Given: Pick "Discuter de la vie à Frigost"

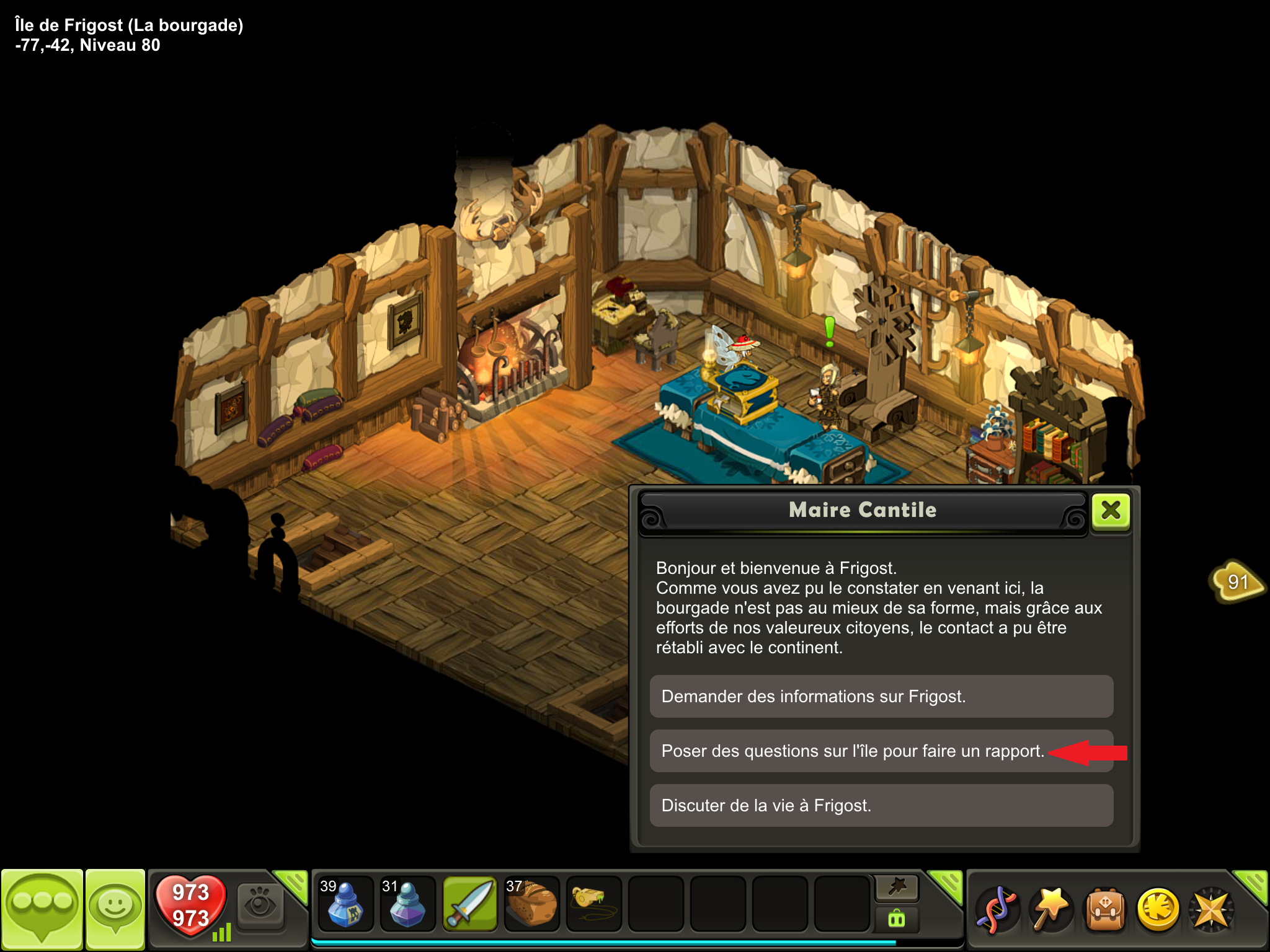Looking at the screenshot, I should point(881,806).
